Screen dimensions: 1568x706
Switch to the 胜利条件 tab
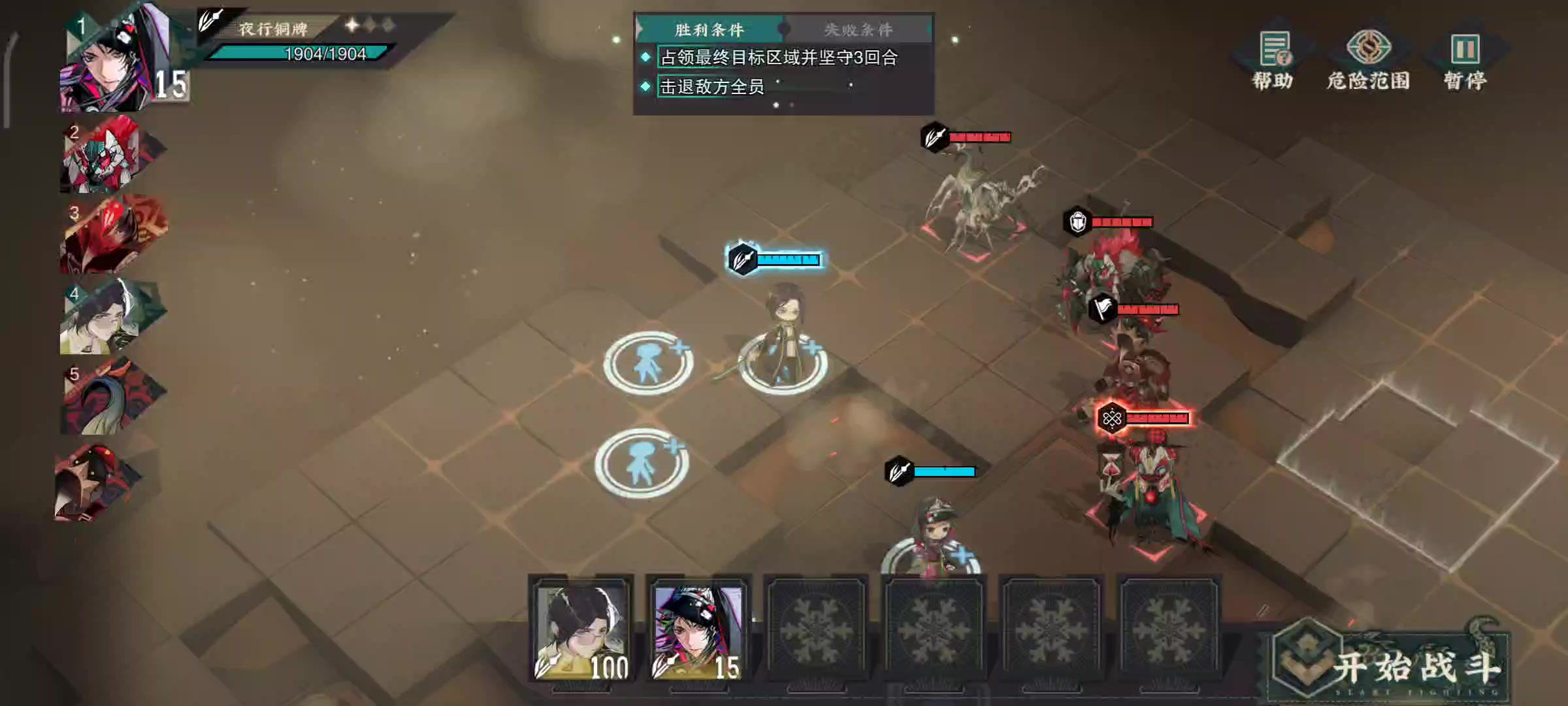point(709,29)
